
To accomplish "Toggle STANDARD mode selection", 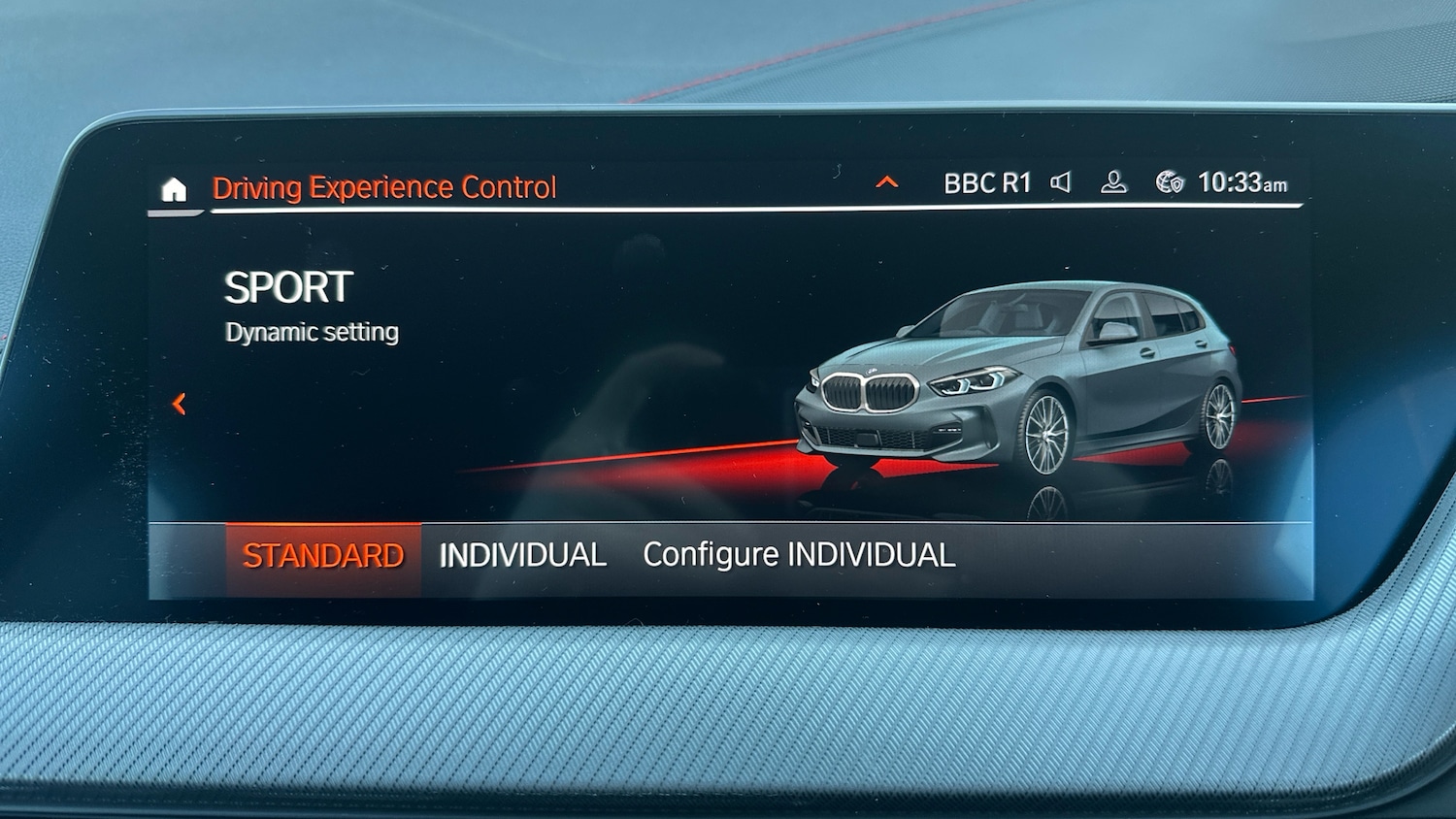I will (324, 553).
